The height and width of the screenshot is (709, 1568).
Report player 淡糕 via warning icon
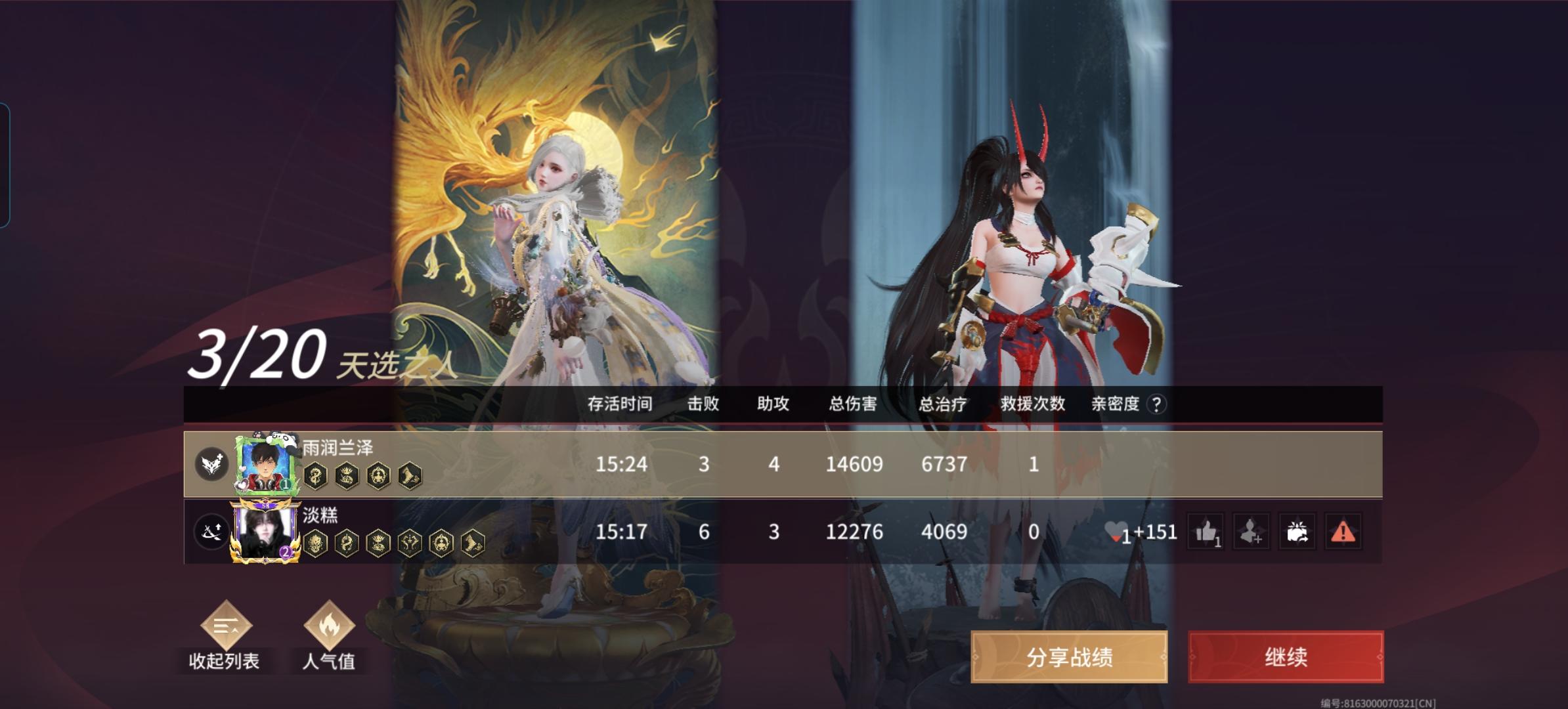1343,533
